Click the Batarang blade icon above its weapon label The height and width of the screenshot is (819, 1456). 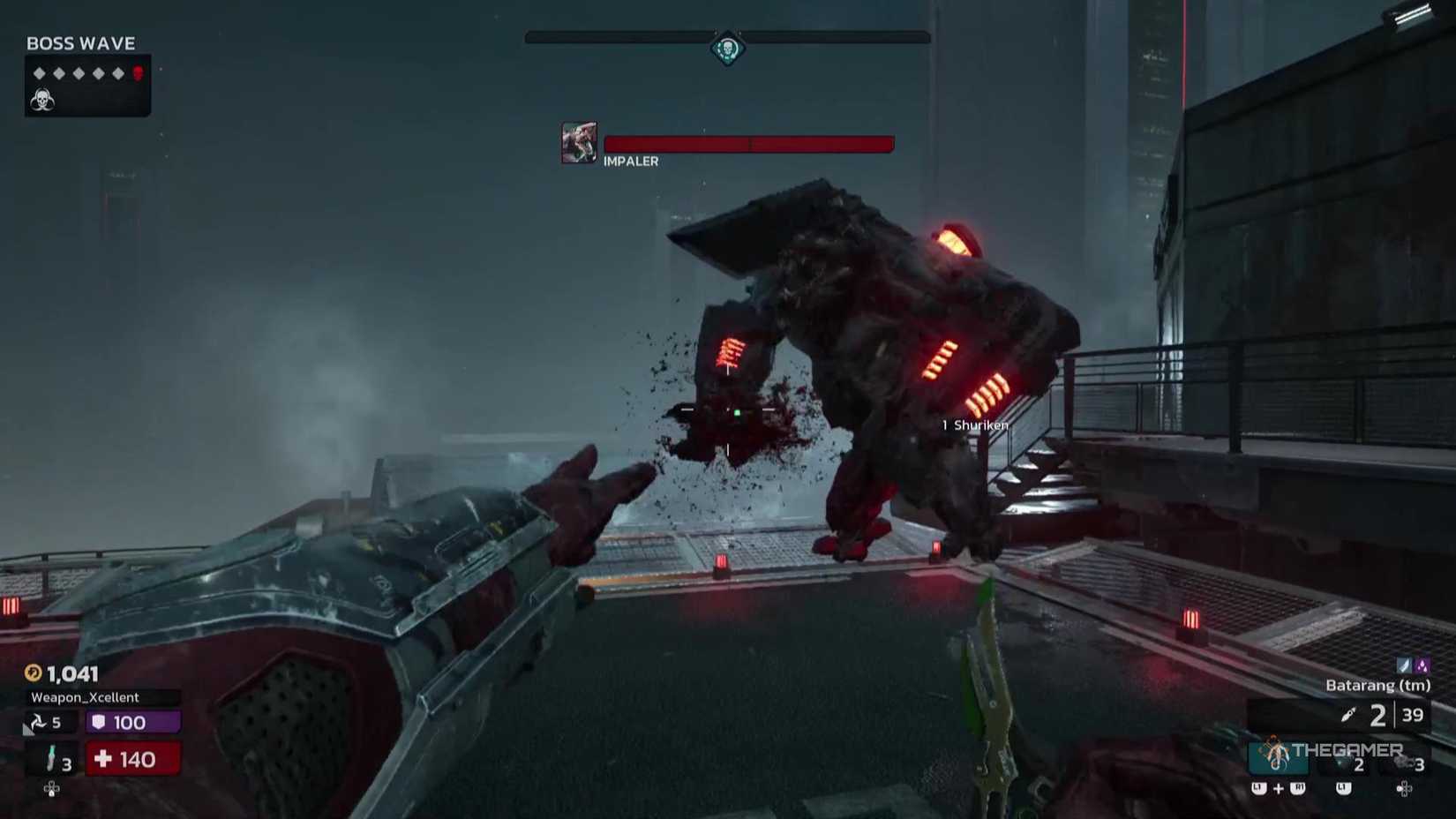[x=1403, y=665]
